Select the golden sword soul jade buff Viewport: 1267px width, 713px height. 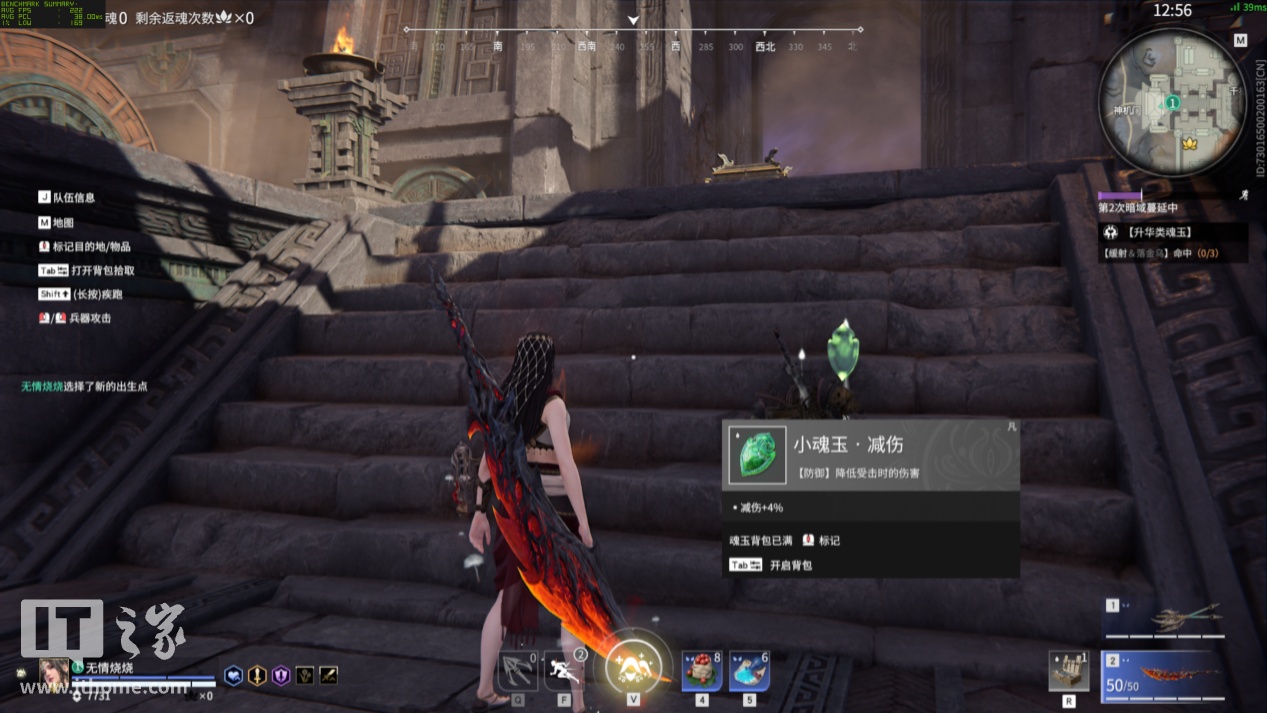point(257,676)
